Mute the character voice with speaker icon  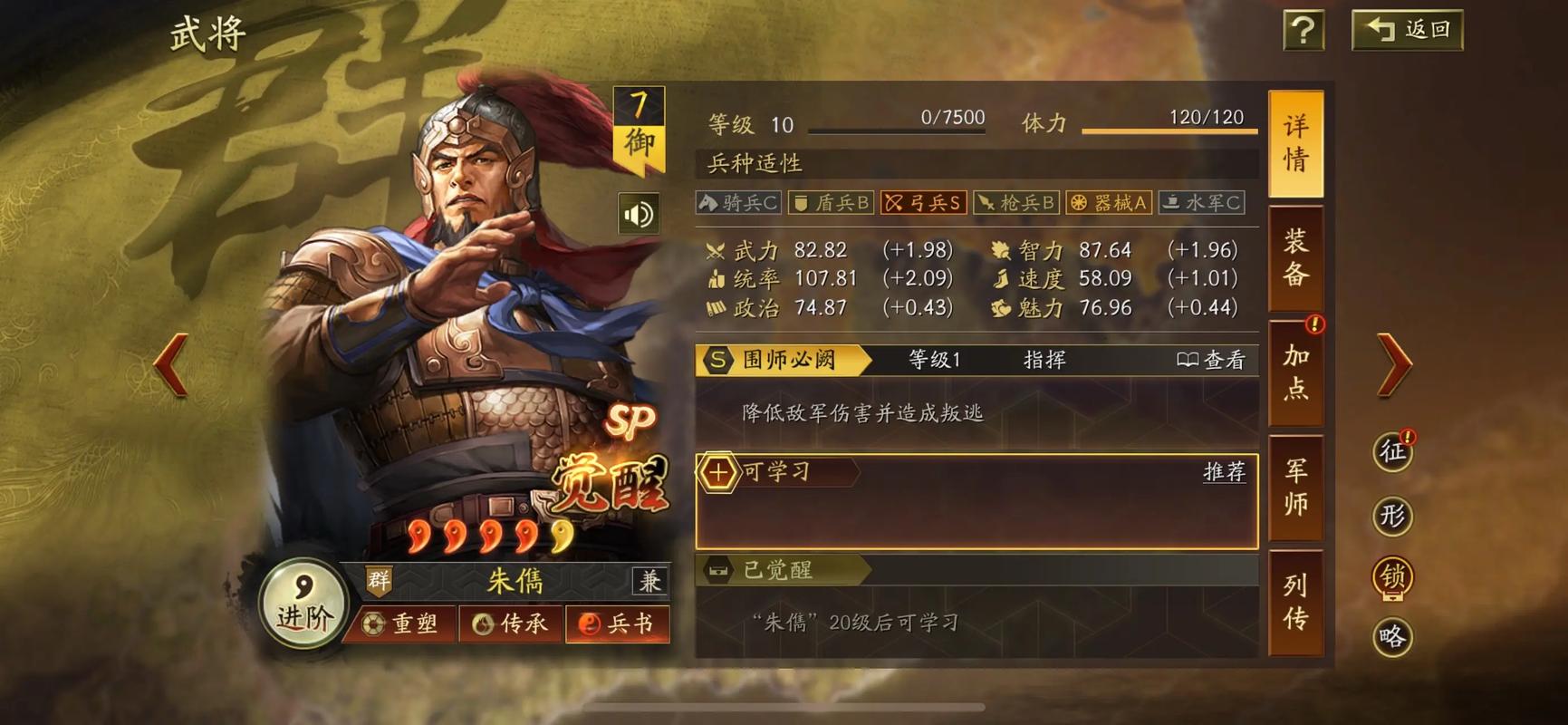(x=637, y=211)
